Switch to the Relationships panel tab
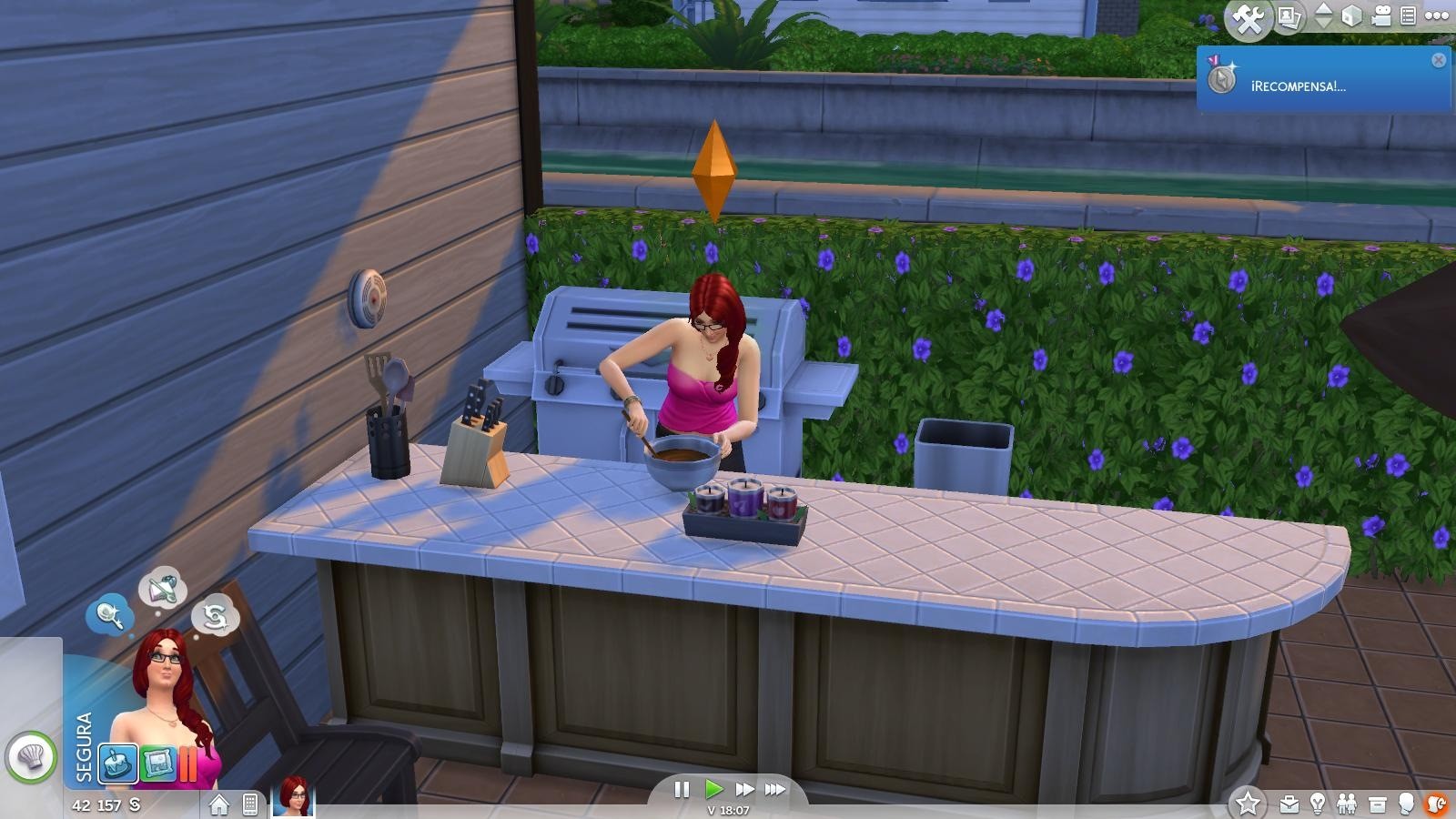Screen dimensions: 1456x819 [x=1347, y=804]
